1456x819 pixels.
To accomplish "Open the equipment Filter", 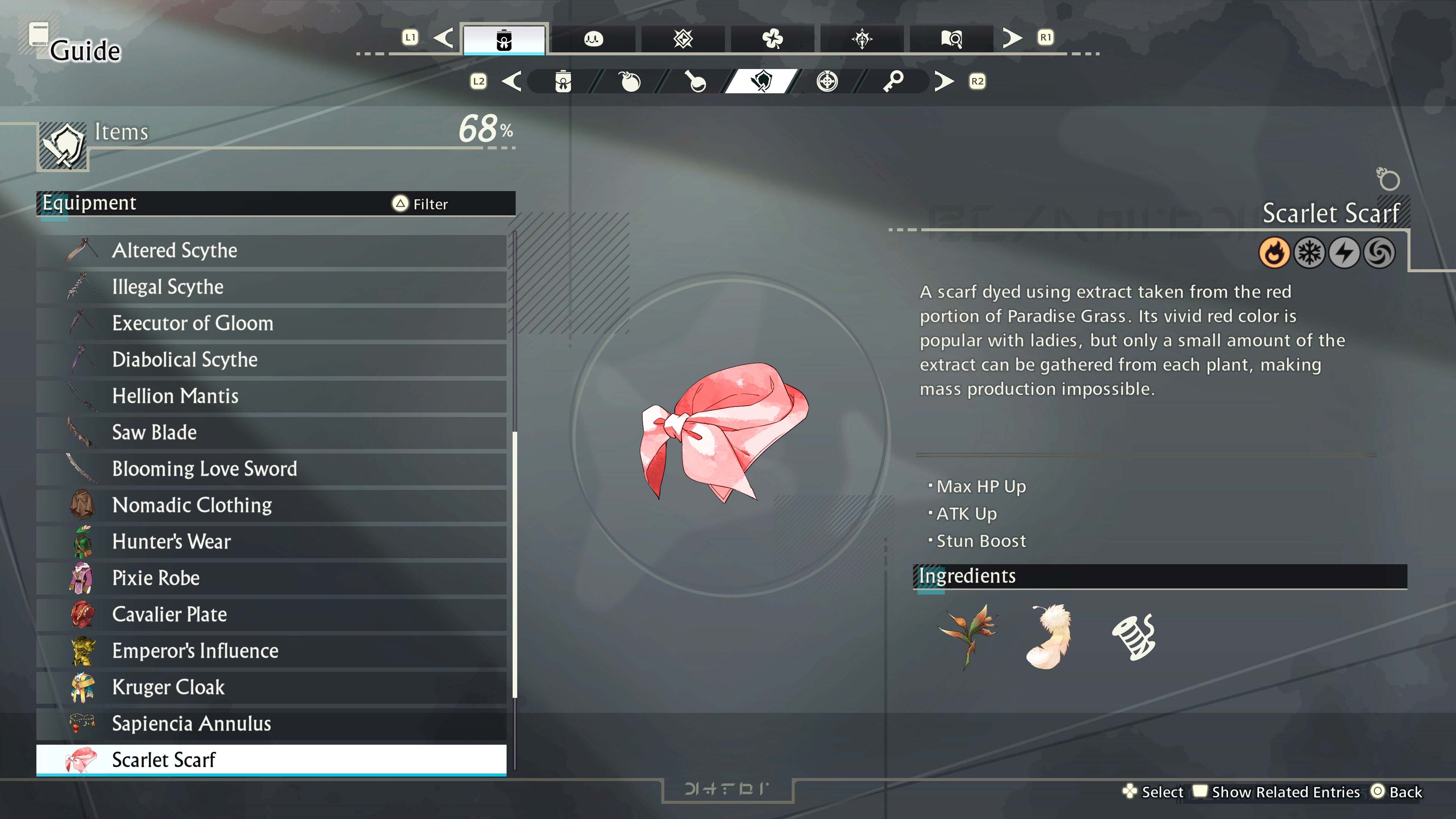I will [x=420, y=204].
